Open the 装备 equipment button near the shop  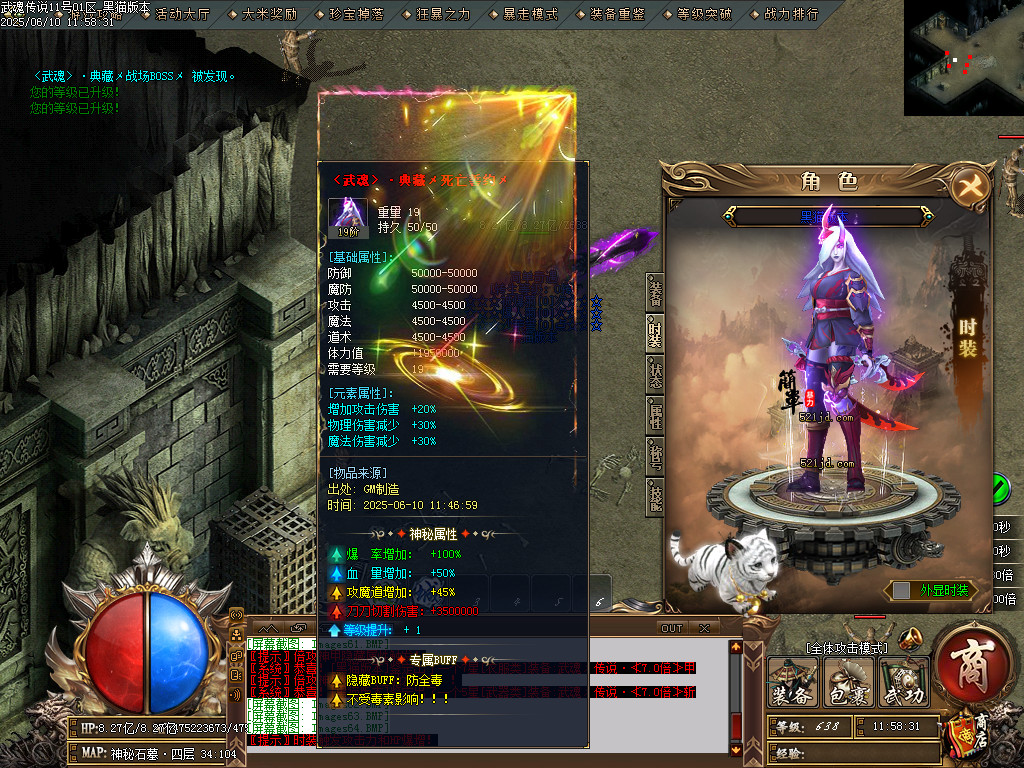point(791,684)
